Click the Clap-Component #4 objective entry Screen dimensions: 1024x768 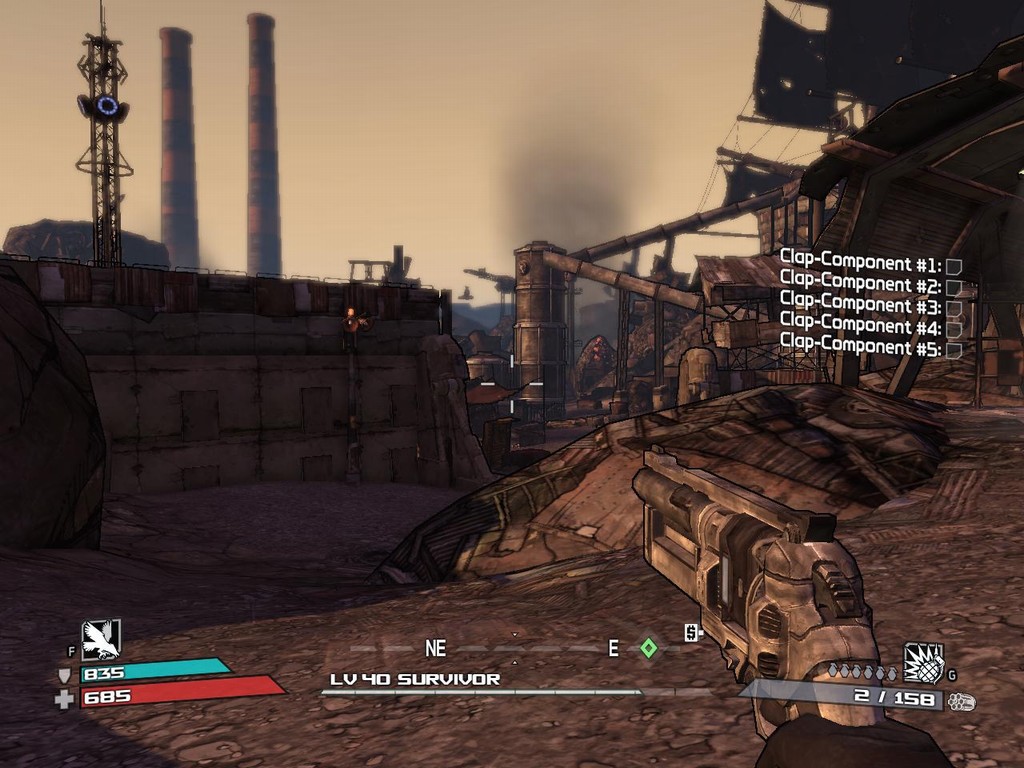tap(870, 328)
